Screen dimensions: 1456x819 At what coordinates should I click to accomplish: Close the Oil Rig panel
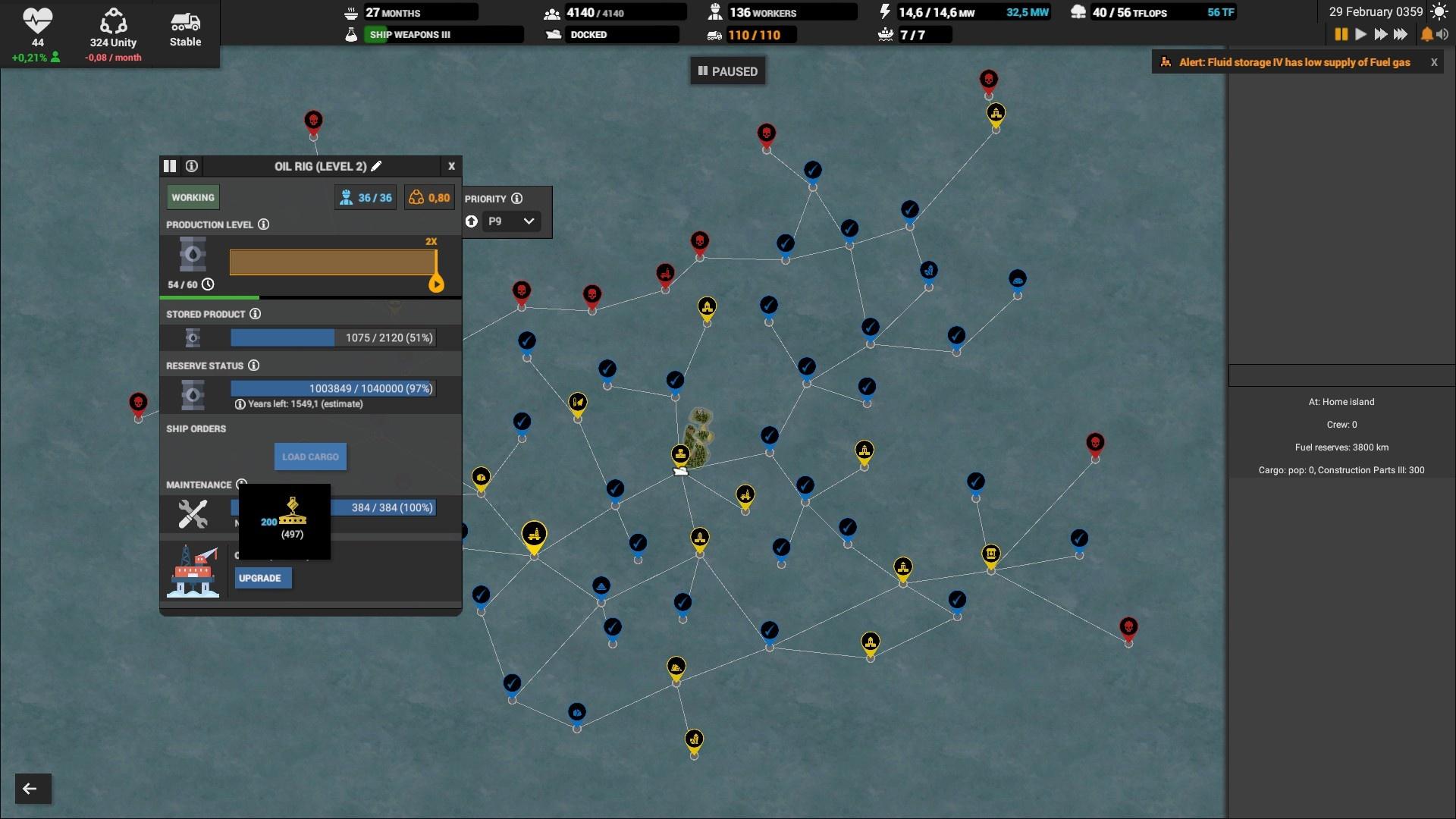[x=451, y=166]
